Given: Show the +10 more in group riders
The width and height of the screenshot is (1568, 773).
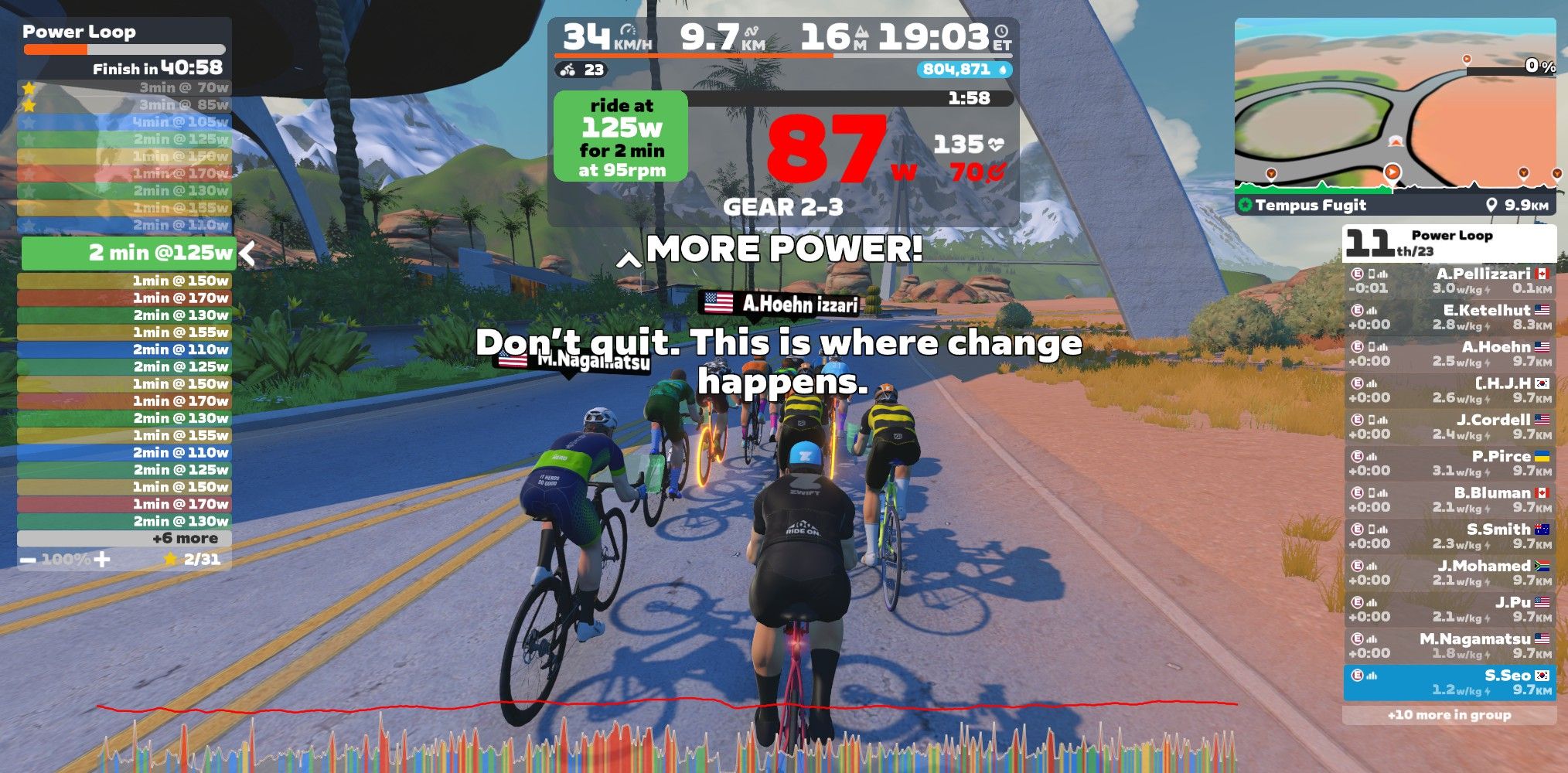Looking at the screenshot, I should pyautogui.click(x=1449, y=715).
